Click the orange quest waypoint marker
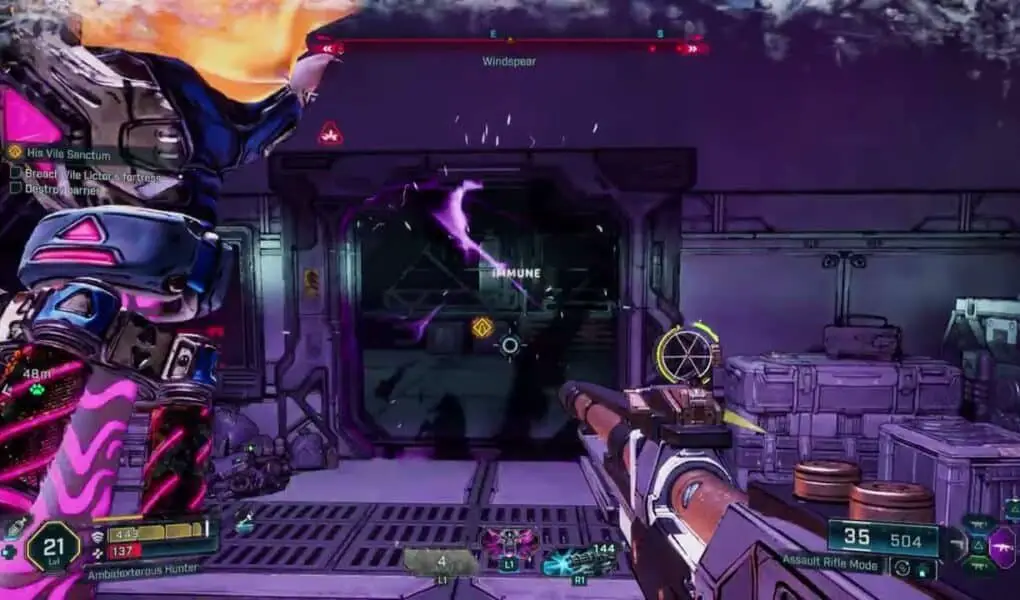The image size is (1020, 600). tap(482, 327)
